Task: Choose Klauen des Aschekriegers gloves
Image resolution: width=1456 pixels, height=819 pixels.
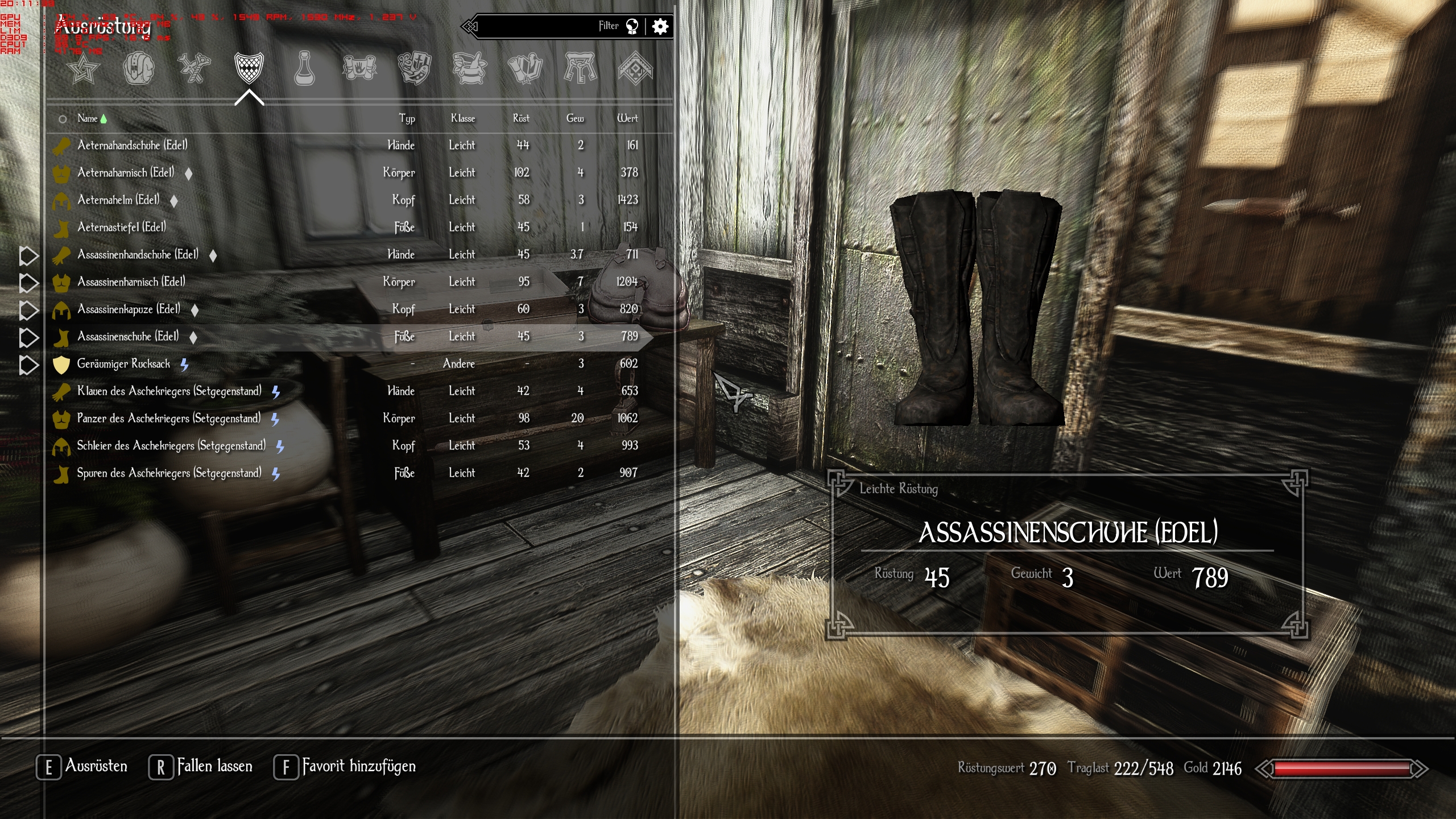Action: tap(169, 391)
